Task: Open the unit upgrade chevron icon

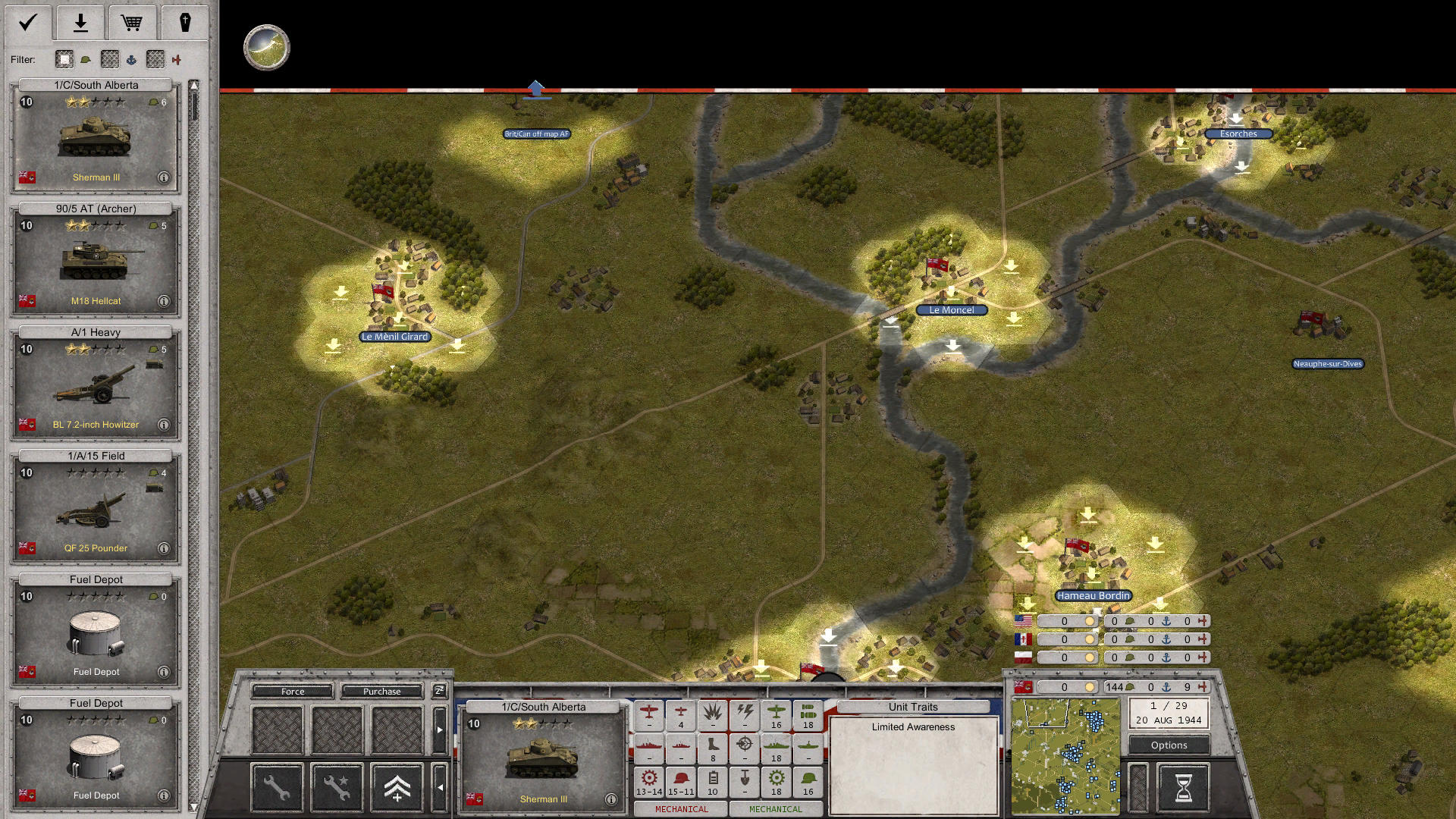Action: click(x=397, y=786)
